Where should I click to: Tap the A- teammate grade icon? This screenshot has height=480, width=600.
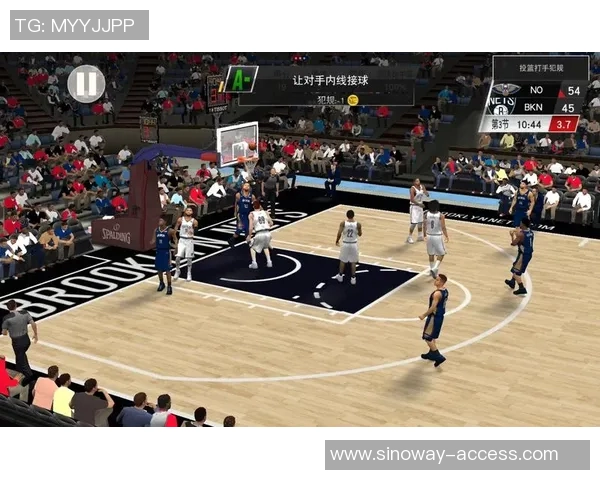pos(239,79)
